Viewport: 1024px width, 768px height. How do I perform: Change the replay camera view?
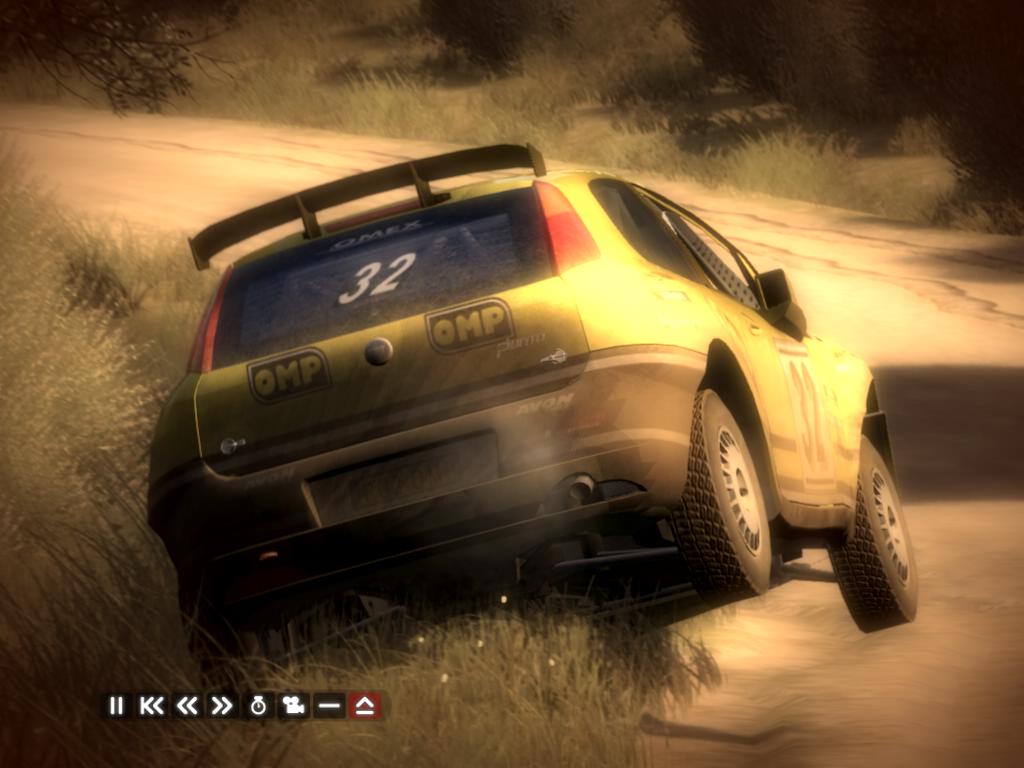click(293, 706)
